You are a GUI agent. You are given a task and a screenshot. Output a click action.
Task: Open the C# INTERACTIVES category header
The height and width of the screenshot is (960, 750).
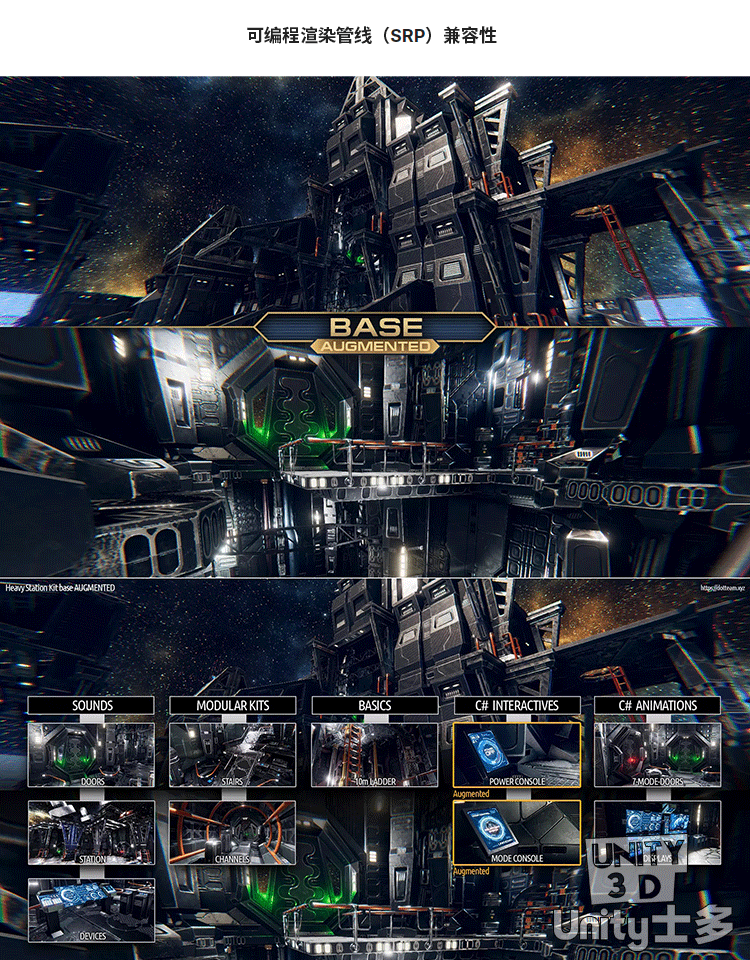(517, 705)
